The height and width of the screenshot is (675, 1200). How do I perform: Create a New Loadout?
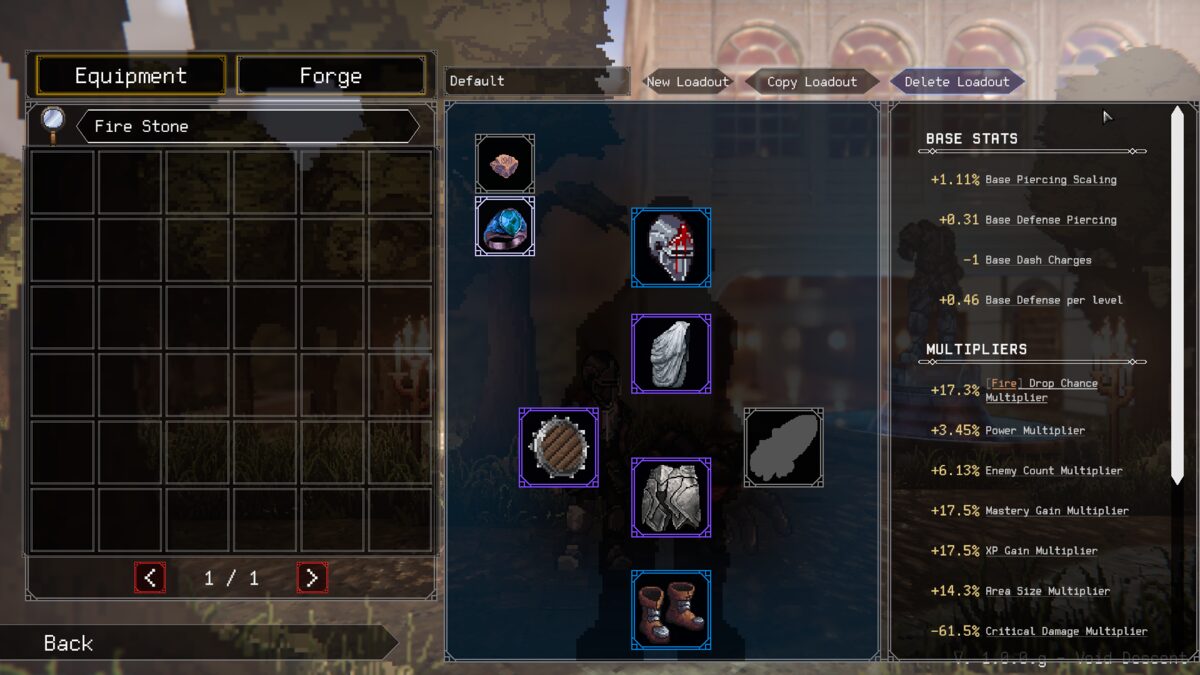[687, 82]
